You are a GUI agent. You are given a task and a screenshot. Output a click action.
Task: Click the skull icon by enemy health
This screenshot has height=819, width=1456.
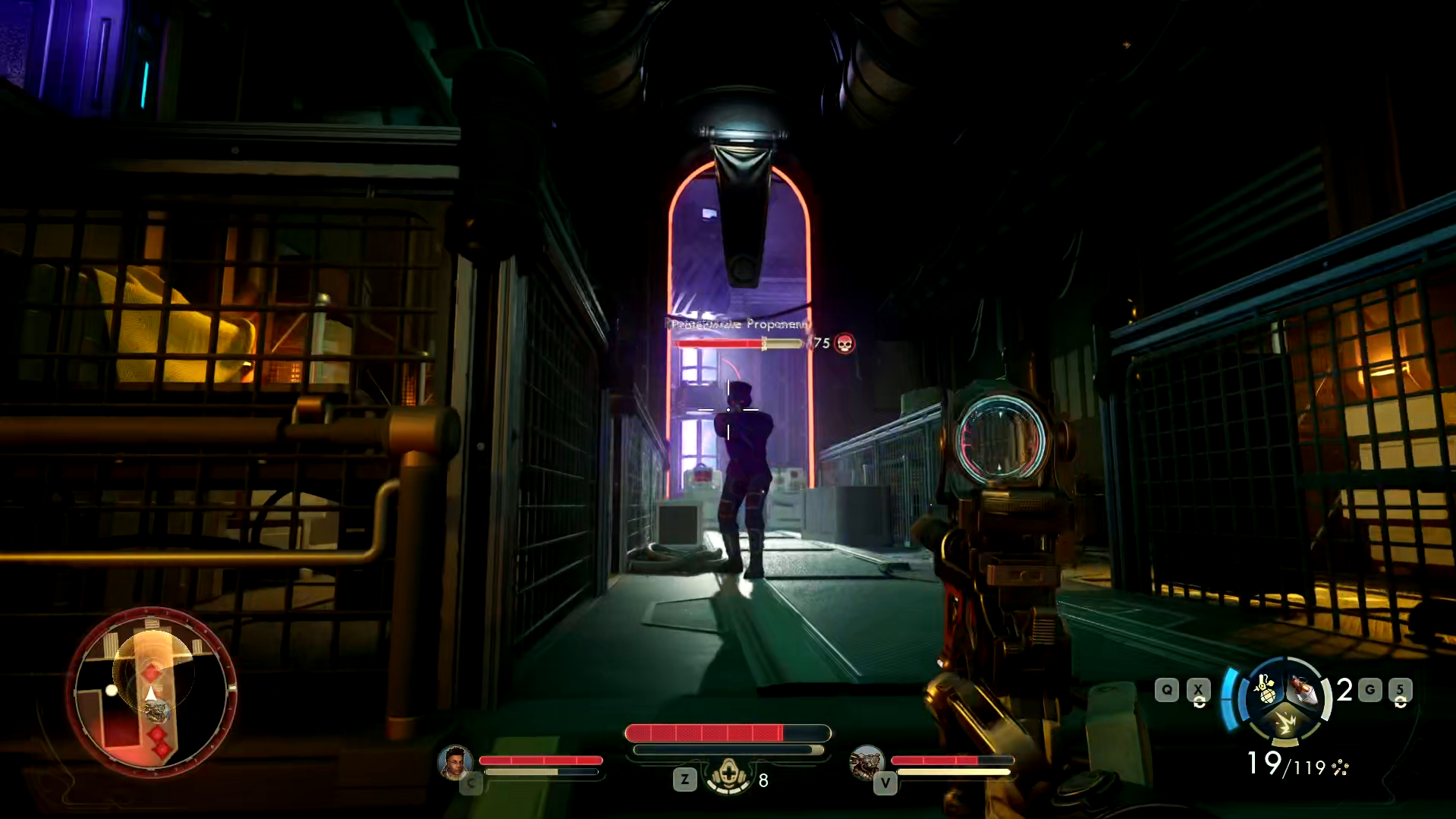(844, 344)
